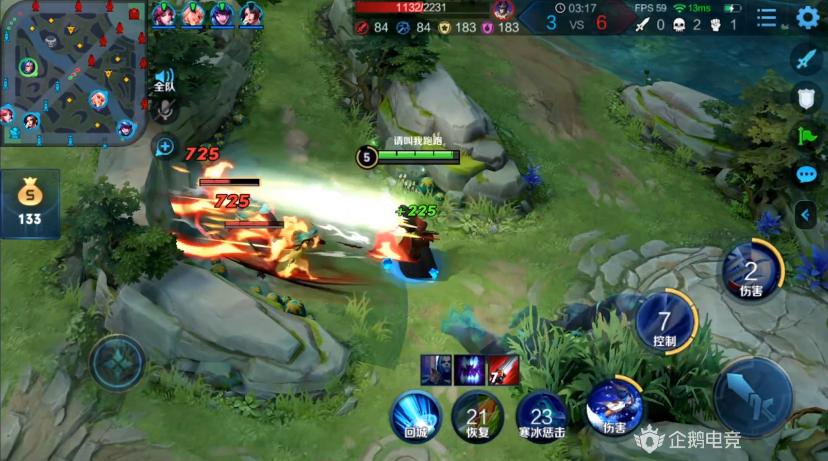Open the settings gear
The image size is (828, 461).
click(808, 17)
